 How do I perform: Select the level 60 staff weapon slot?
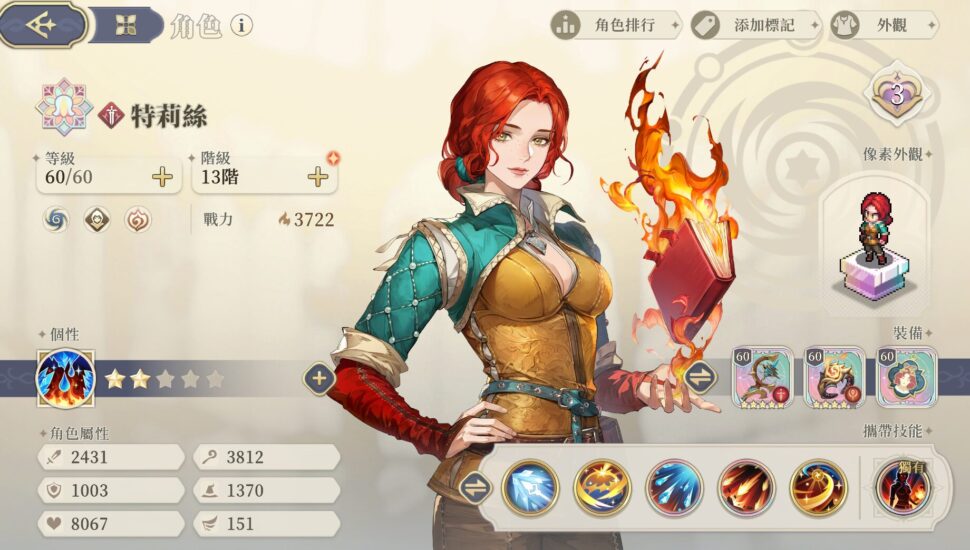(762, 377)
